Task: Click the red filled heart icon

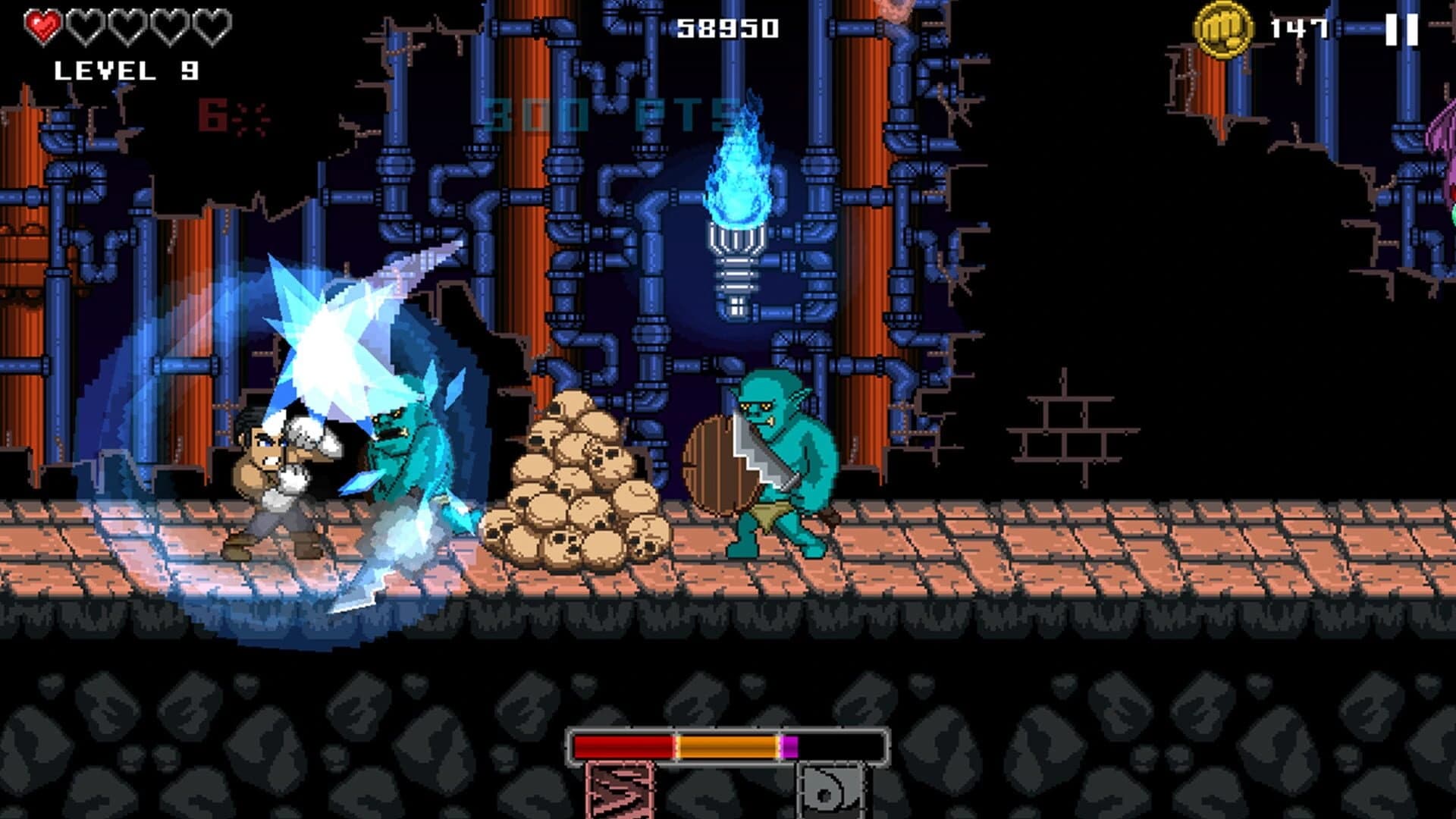Action: (x=43, y=24)
